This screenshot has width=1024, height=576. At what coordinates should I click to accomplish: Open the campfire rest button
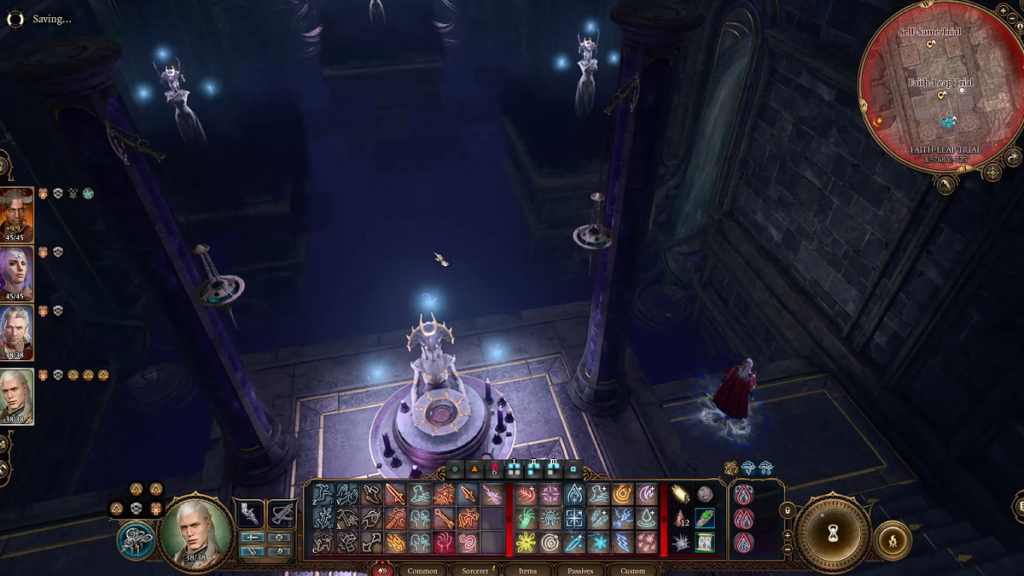892,540
